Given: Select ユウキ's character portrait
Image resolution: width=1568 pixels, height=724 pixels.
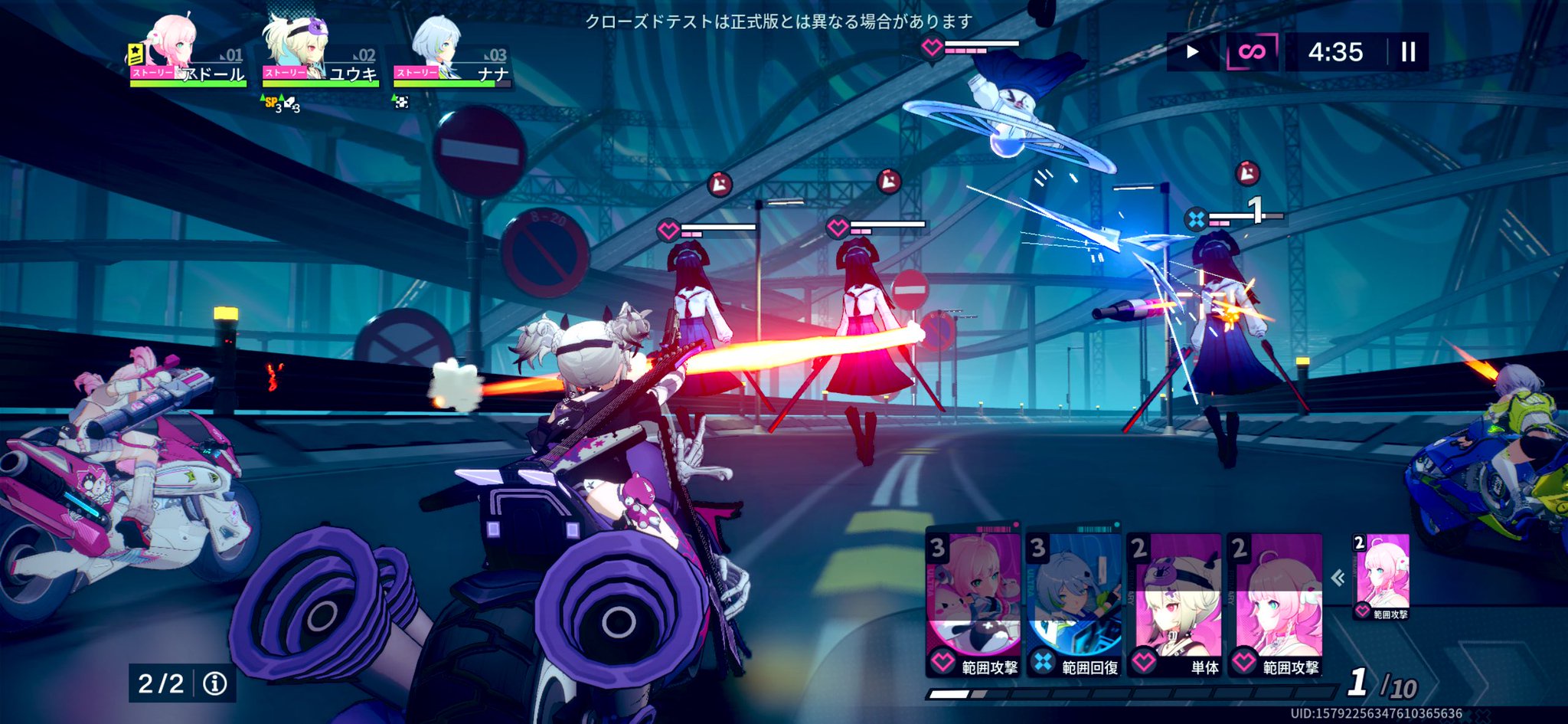Looking at the screenshot, I should click(x=299, y=46).
